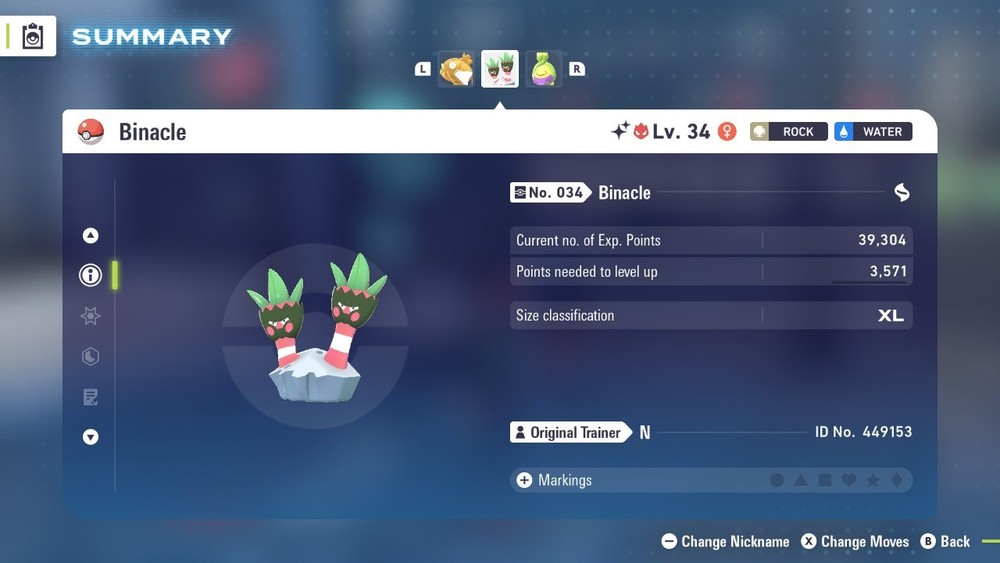Open the memo notepad tab
1000x563 pixels.
[x=90, y=397]
